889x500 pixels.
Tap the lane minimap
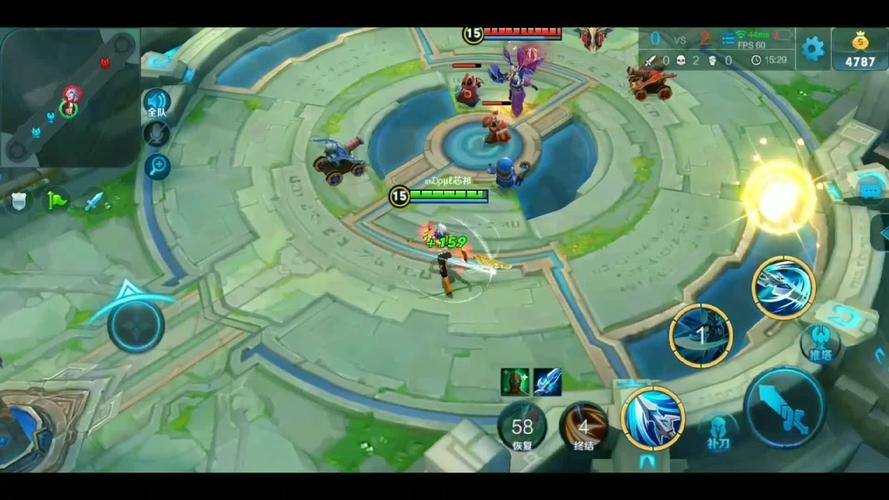coord(68,97)
